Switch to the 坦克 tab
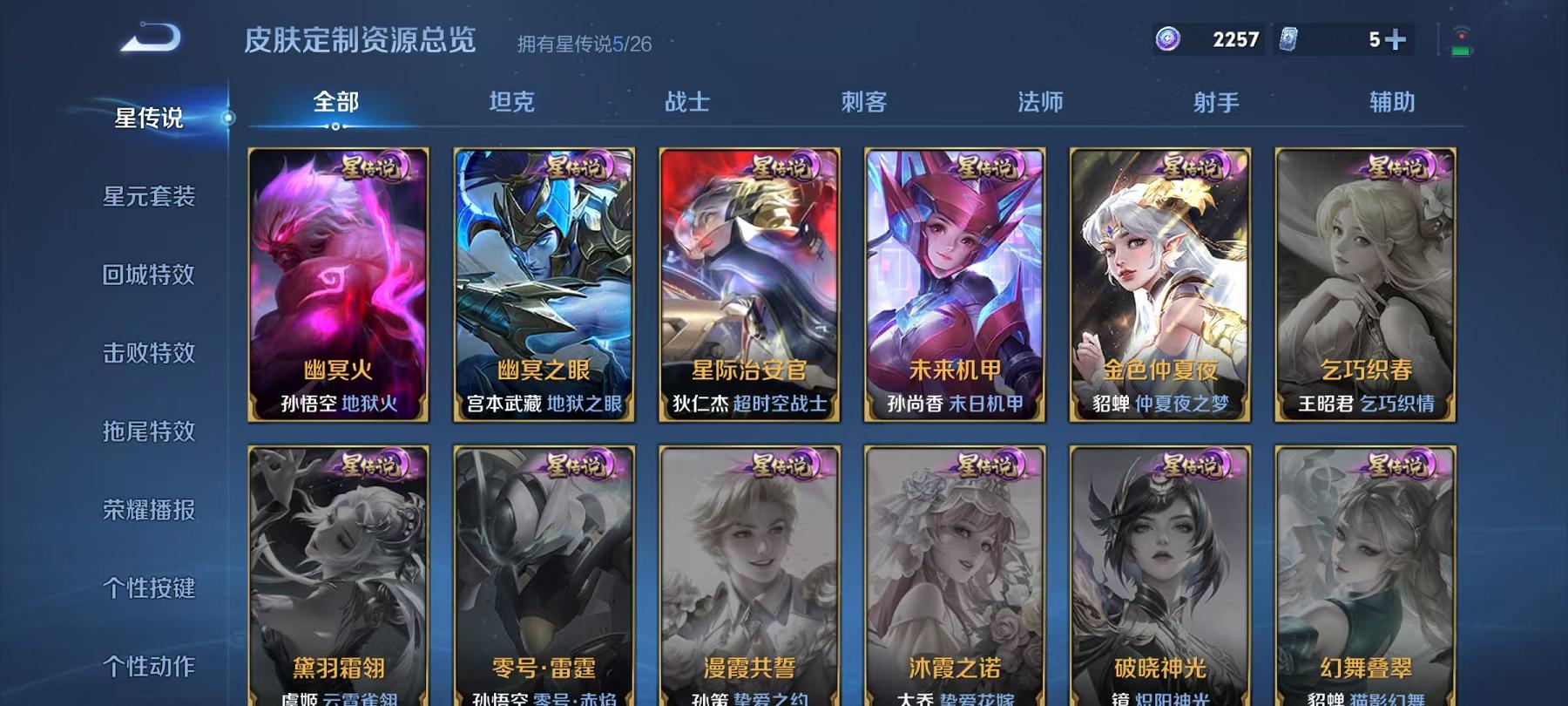1568x706 pixels. [x=513, y=103]
